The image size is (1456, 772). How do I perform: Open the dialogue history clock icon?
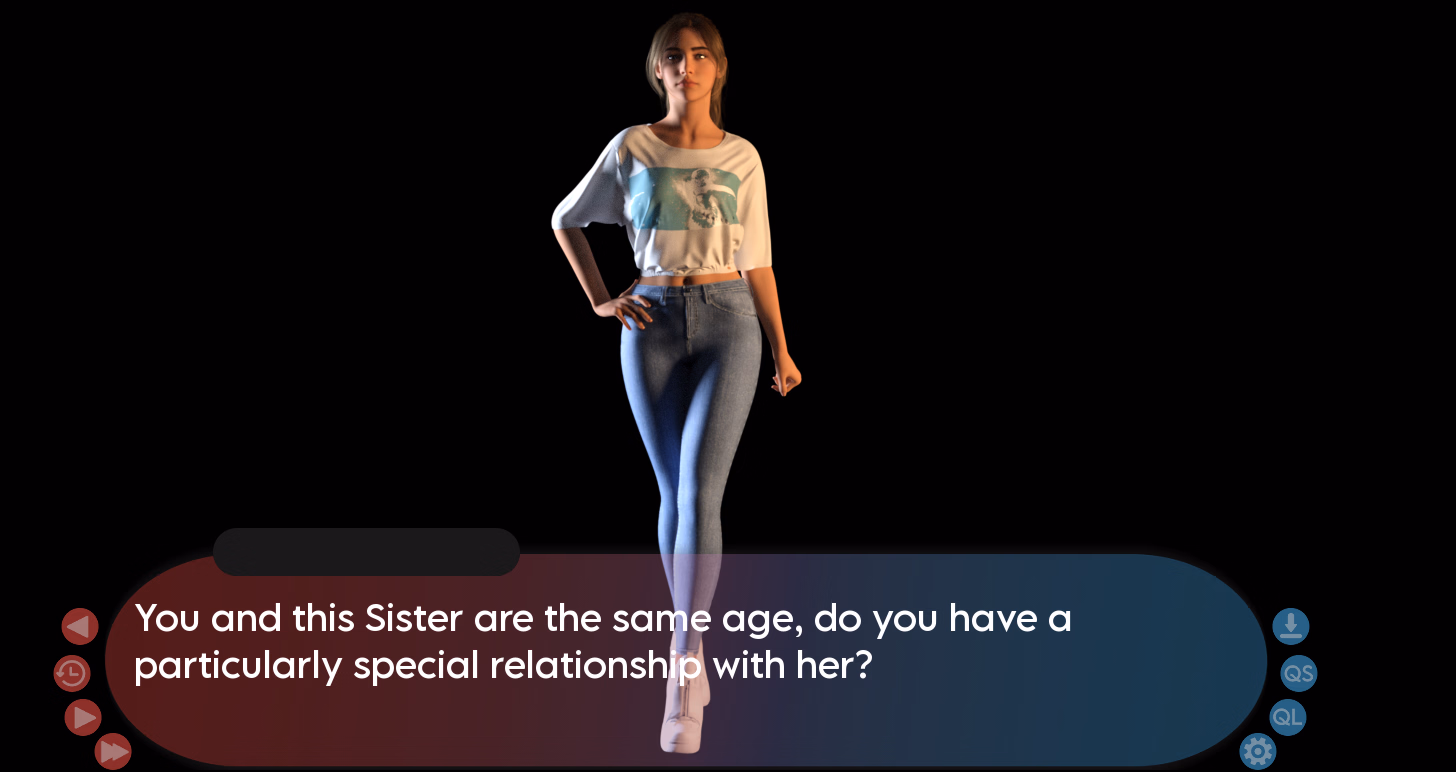[x=72, y=673]
